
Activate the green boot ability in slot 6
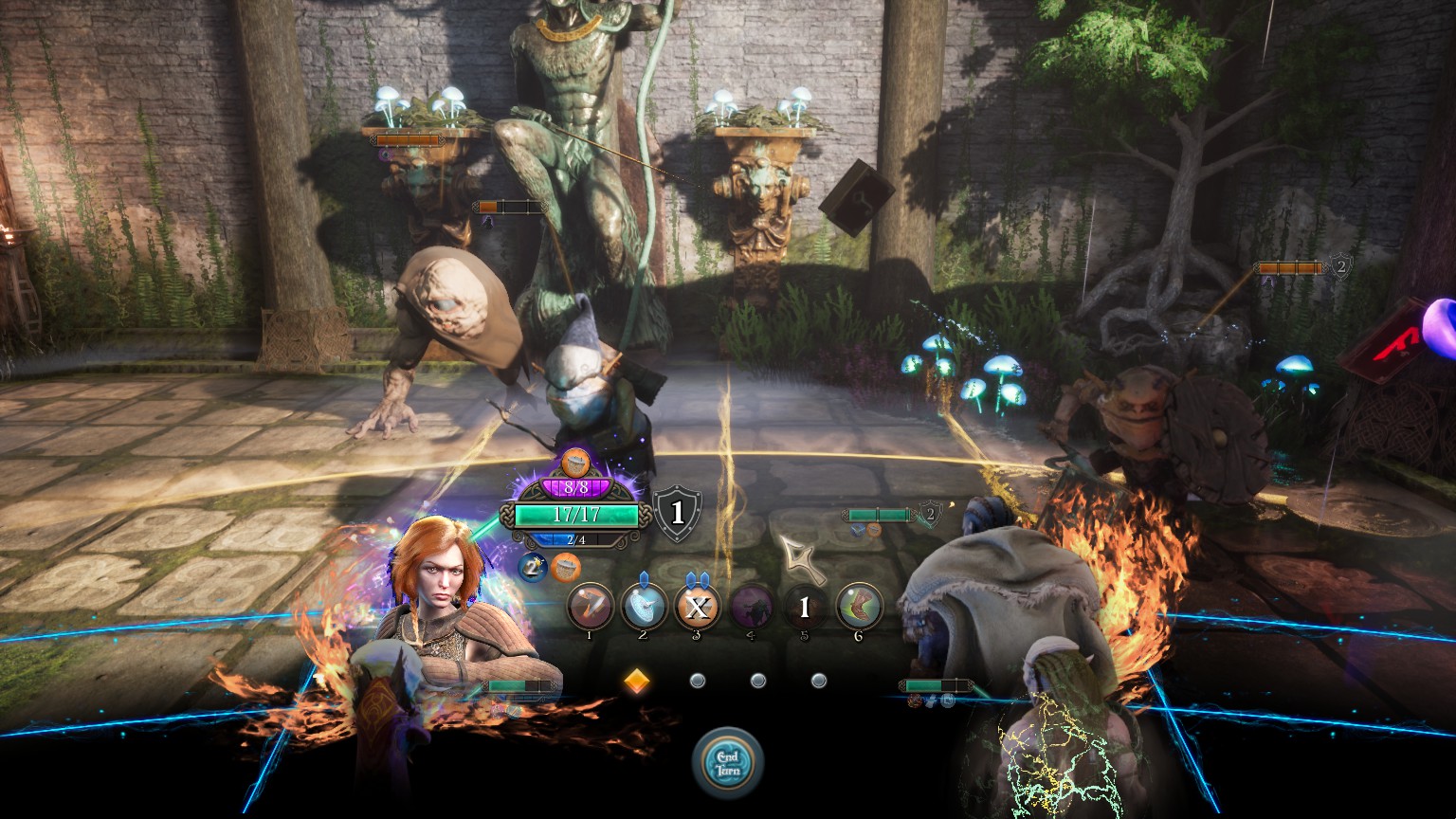859,606
